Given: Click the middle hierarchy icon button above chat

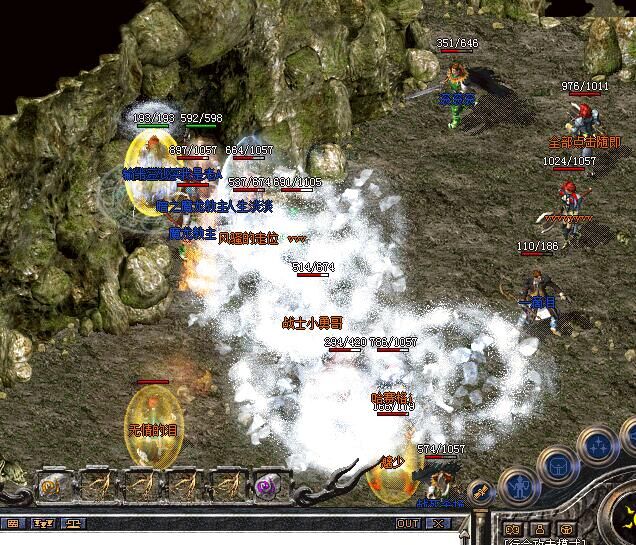Looking at the screenshot, I should (x=44, y=523).
